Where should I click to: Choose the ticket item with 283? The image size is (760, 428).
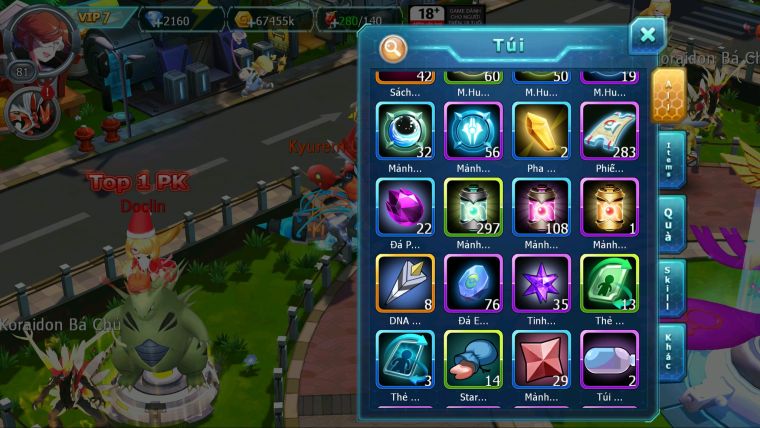tap(609, 131)
